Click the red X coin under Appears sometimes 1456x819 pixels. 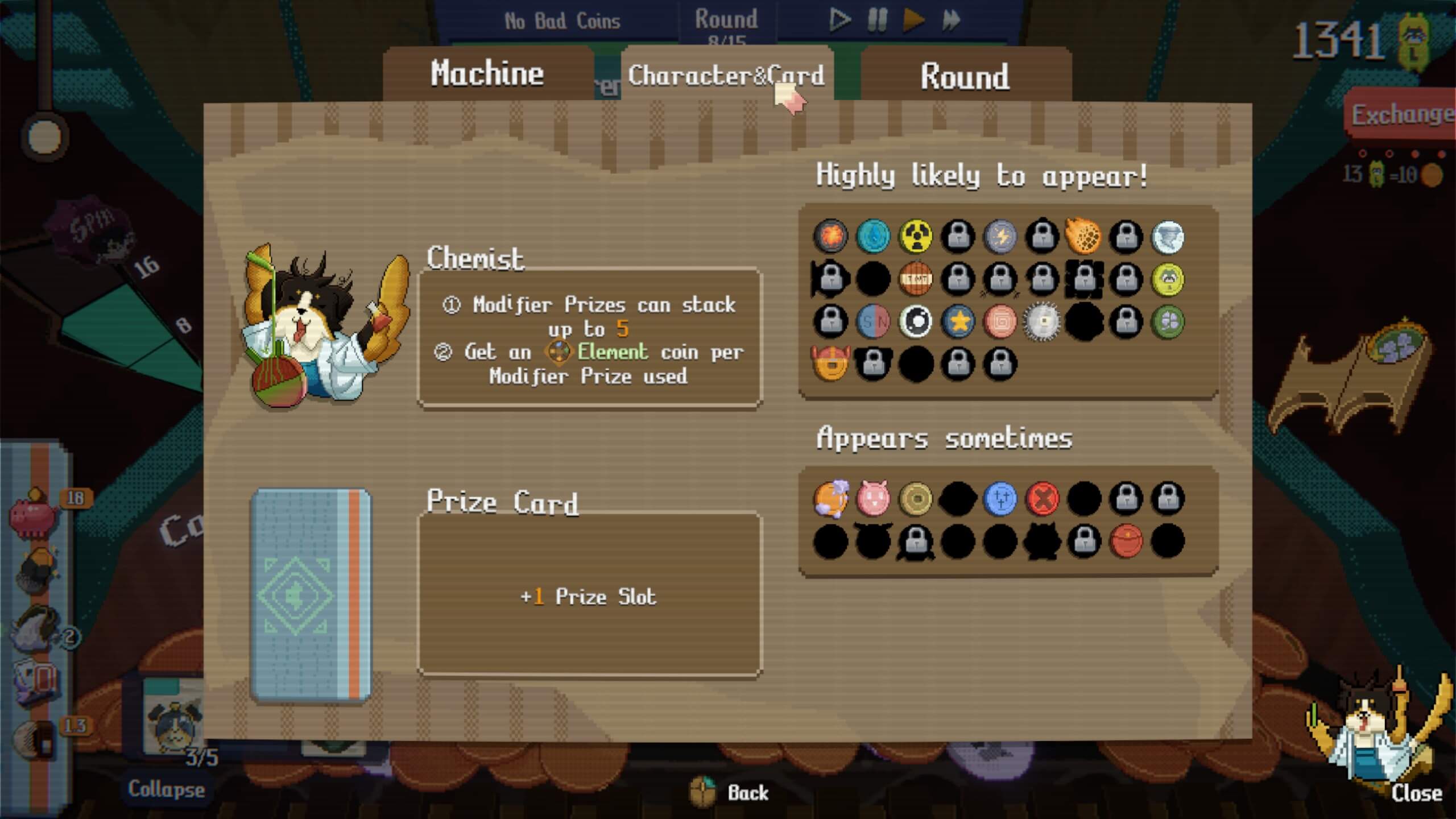click(1043, 499)
